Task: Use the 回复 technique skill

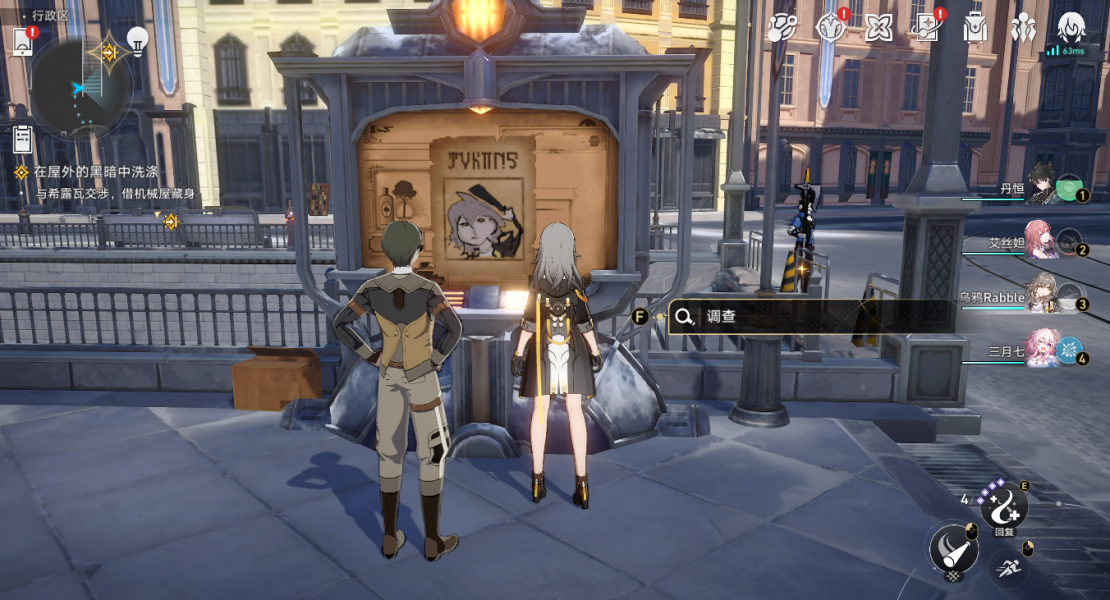Action: (x=1002, y=508)
